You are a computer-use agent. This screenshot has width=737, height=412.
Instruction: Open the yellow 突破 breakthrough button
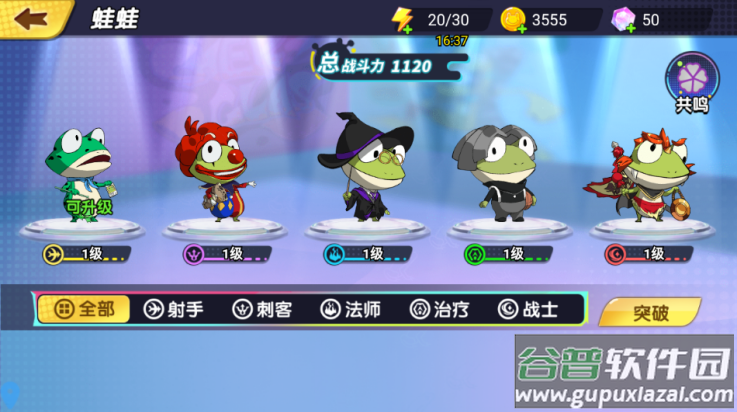pyautogui.click(x=650, y=312)
